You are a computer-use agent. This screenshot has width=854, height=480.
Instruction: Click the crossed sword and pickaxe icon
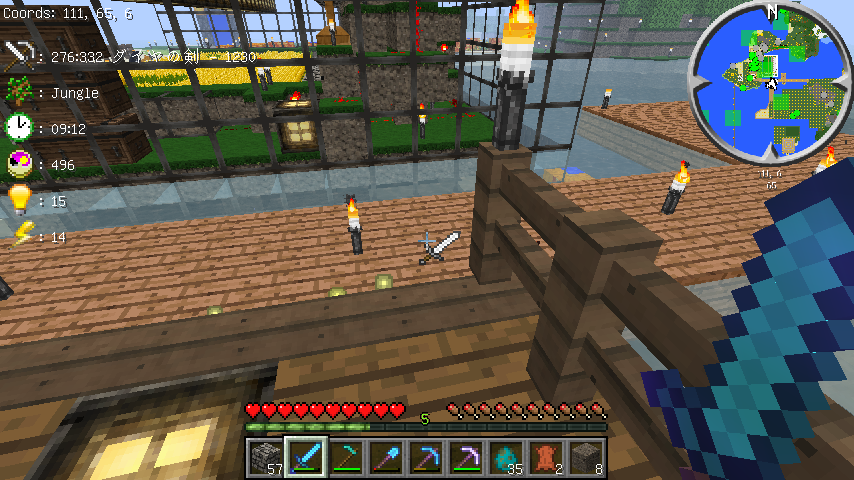[18, 56]
